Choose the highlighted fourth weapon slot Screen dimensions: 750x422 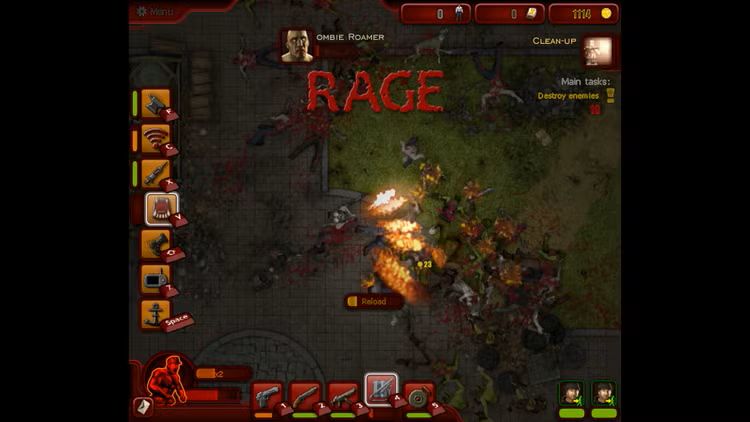[381, 390]
